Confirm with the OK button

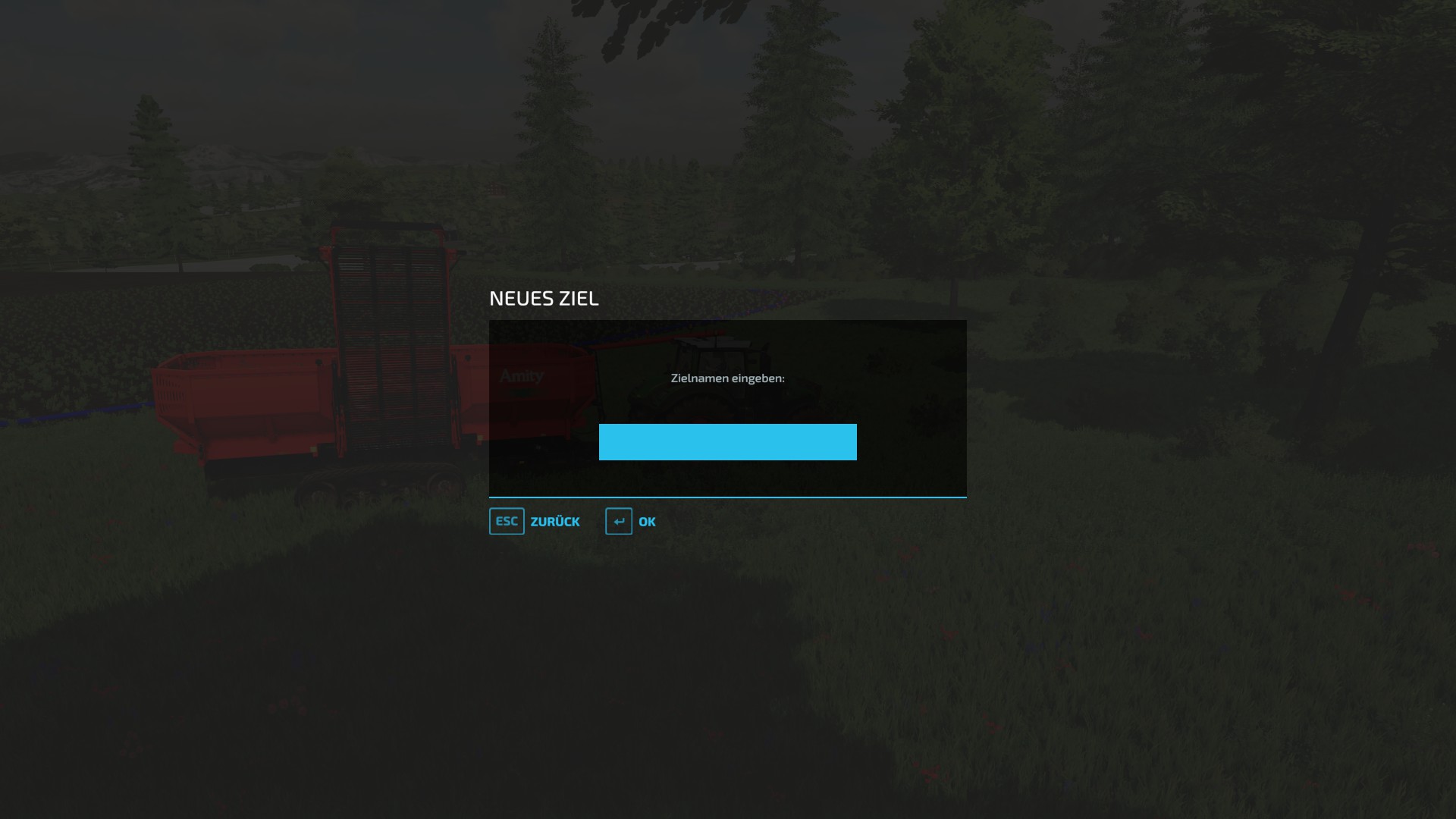click(645, 521)
